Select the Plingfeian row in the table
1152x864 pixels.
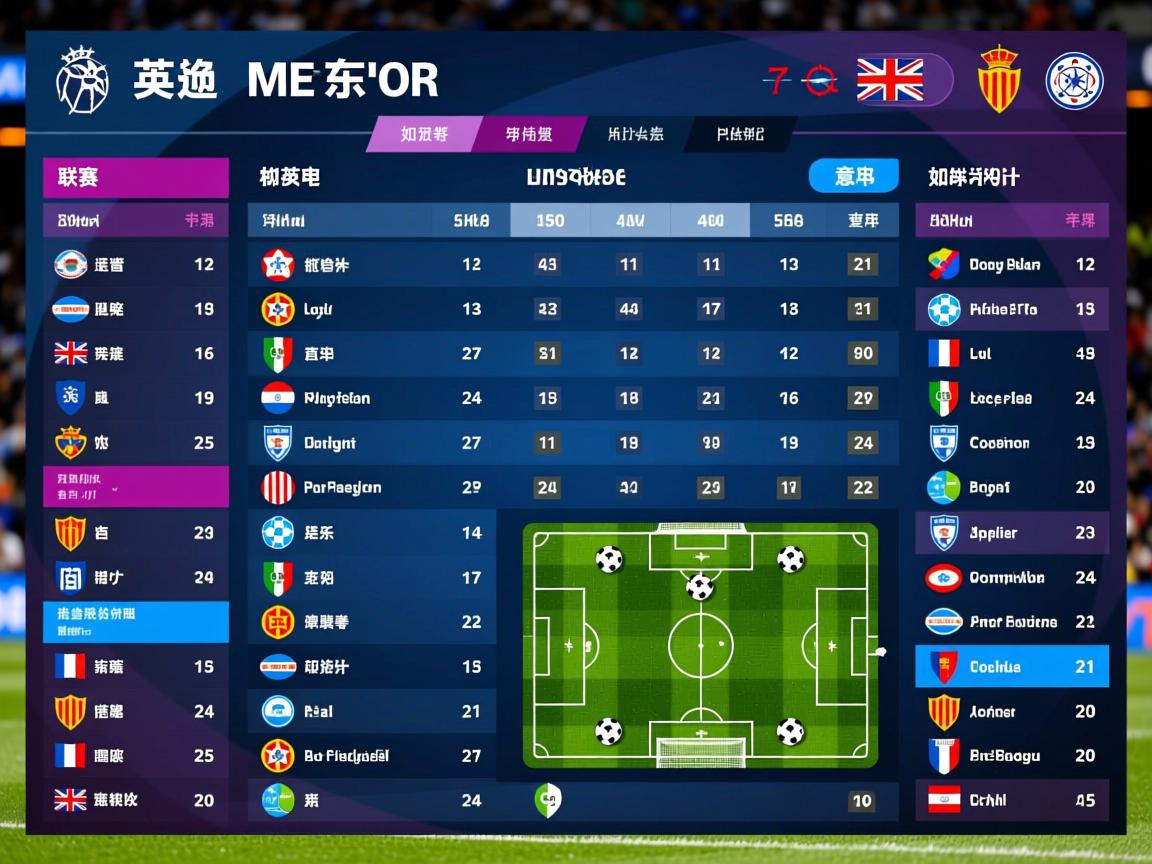[x=572, y=398]
